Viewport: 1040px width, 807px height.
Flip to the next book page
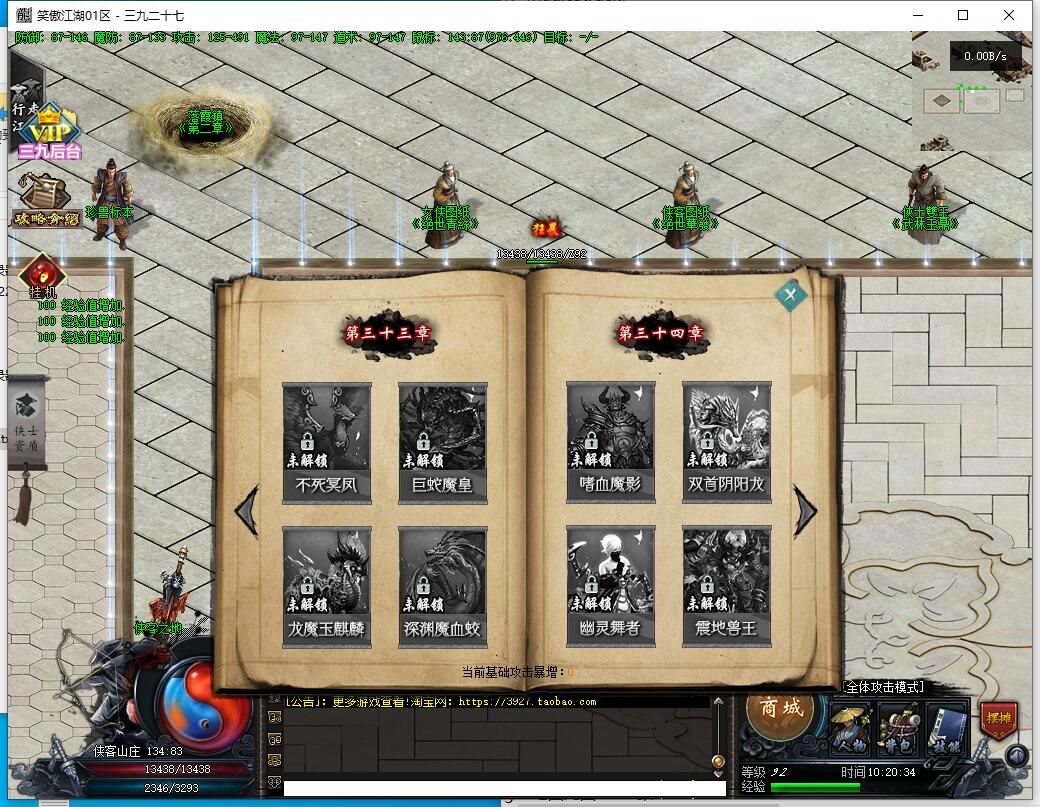(805, 510)
